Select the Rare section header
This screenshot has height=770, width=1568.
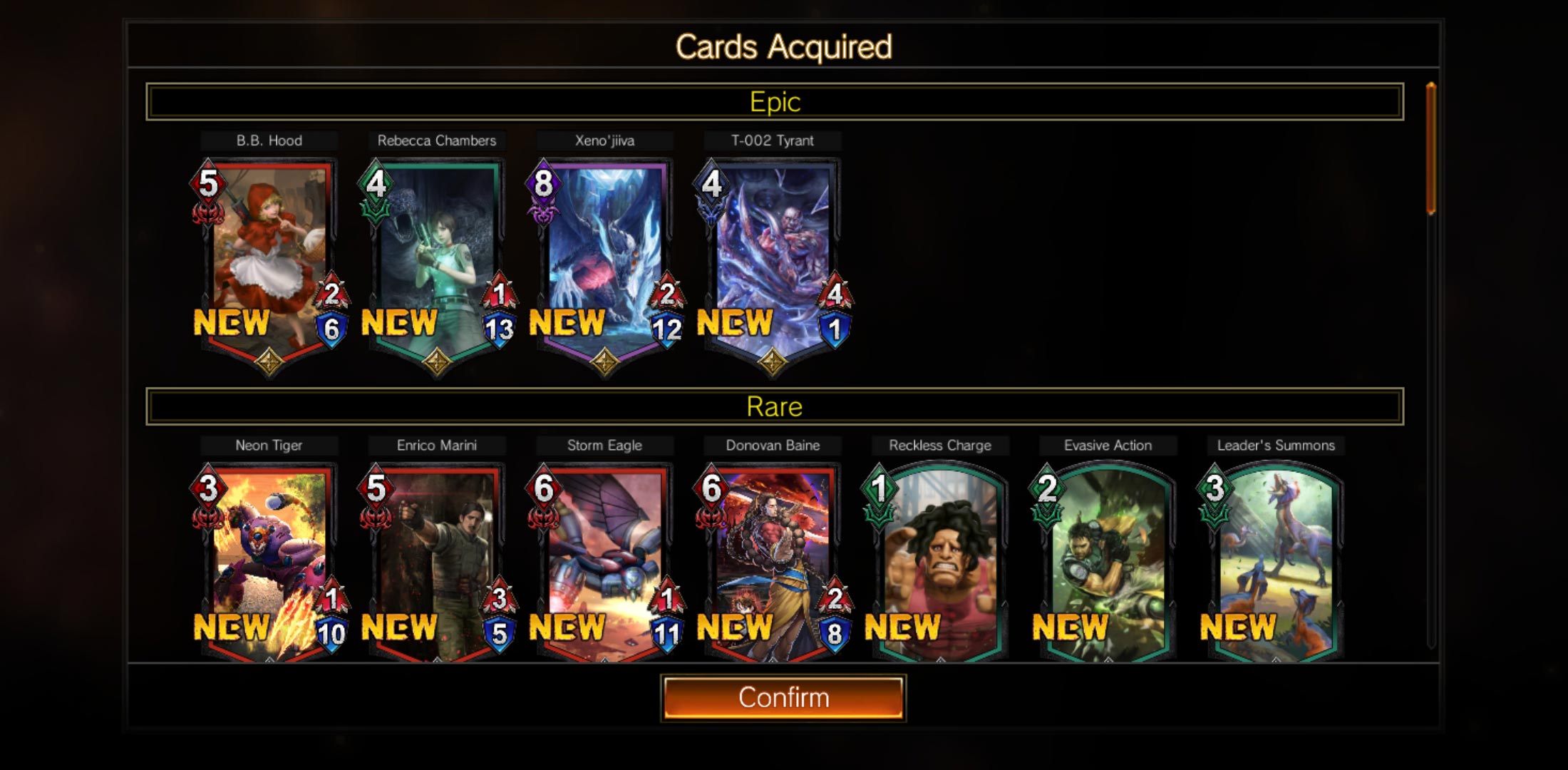point(774,407)
